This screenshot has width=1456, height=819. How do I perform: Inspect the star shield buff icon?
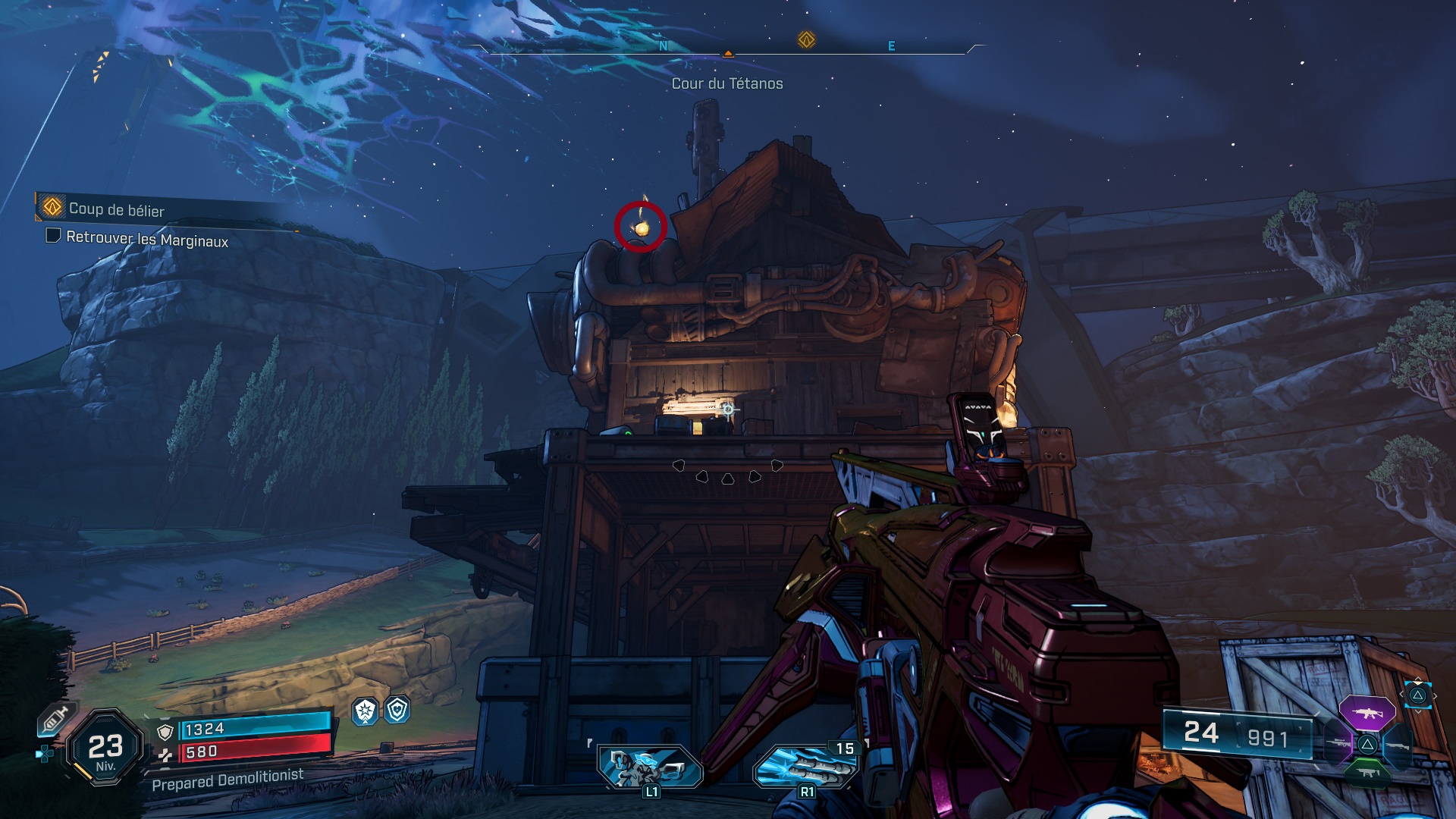(366, 711)
